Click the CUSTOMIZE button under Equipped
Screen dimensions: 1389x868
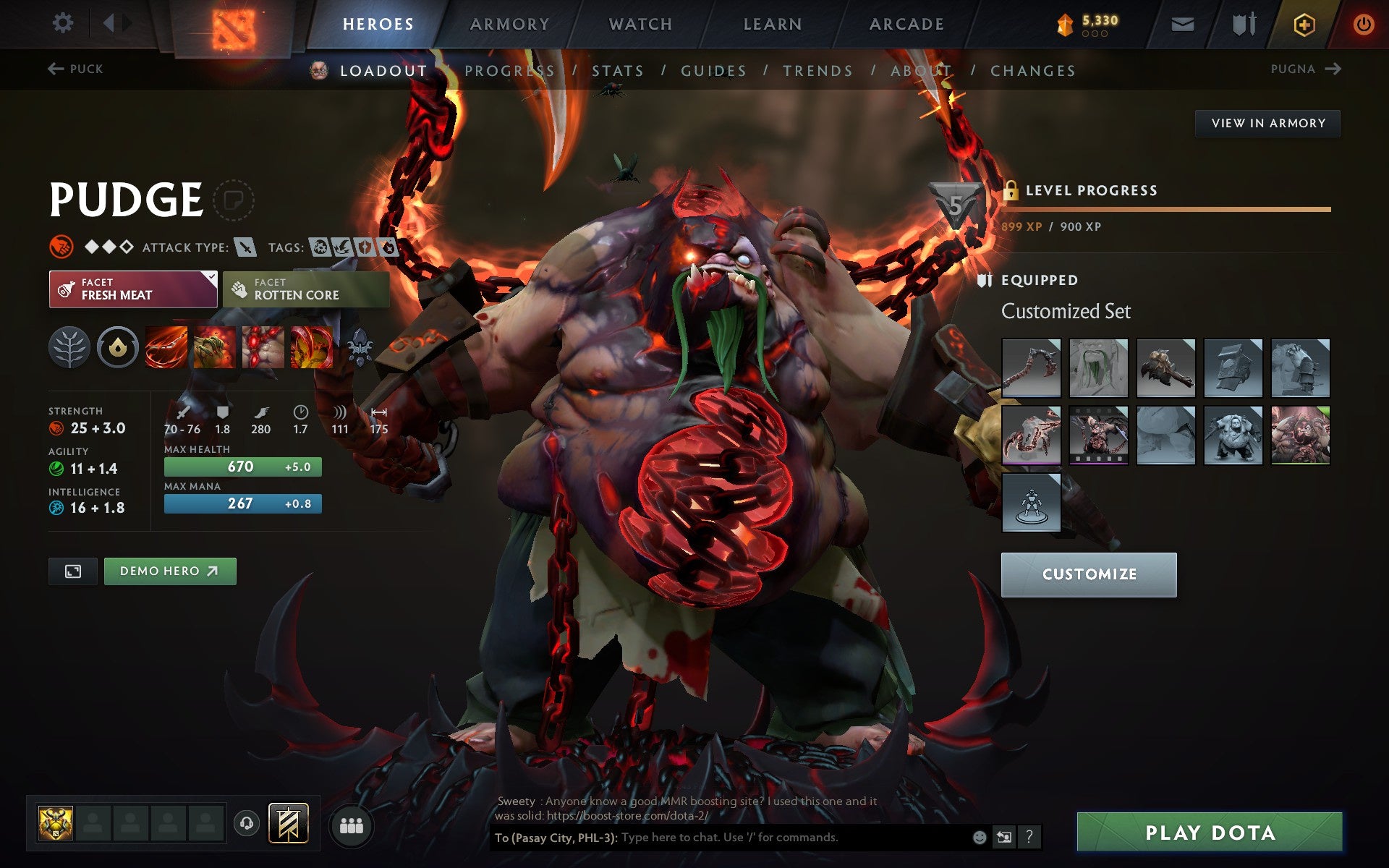(1089, 574)
